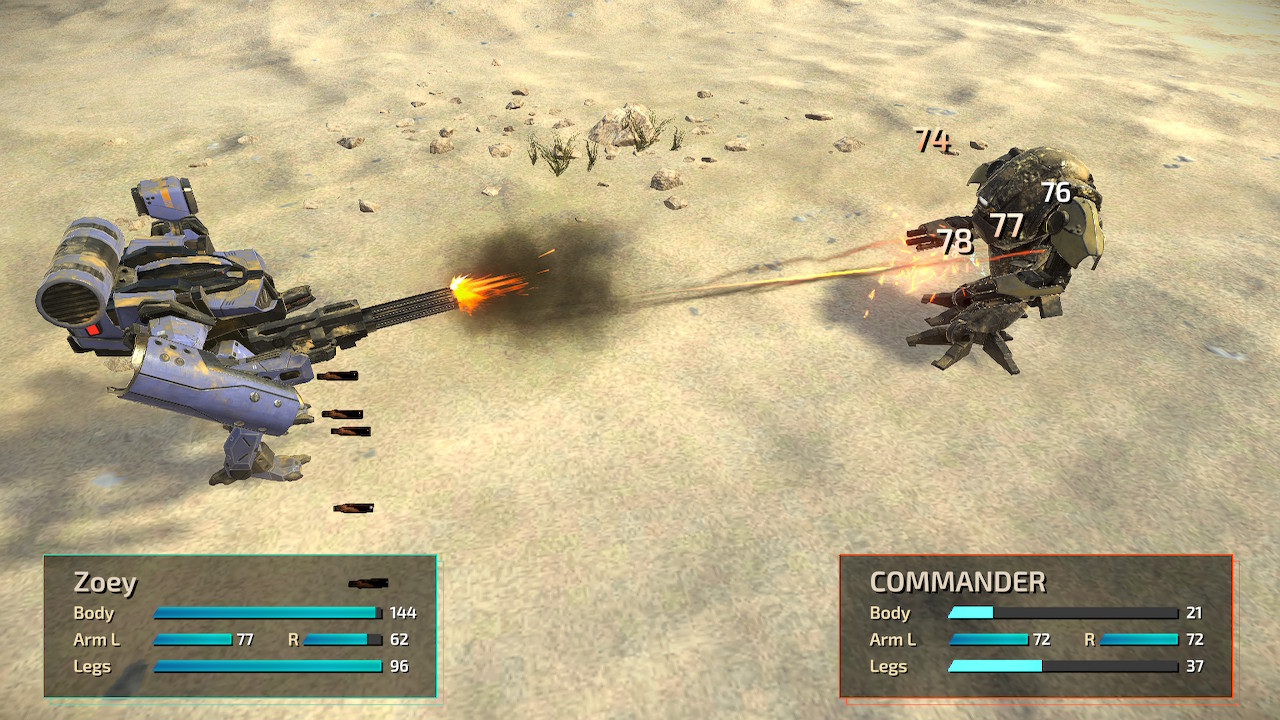Click the damage number 78 on the enemy mech

click(x=953, y=240)
